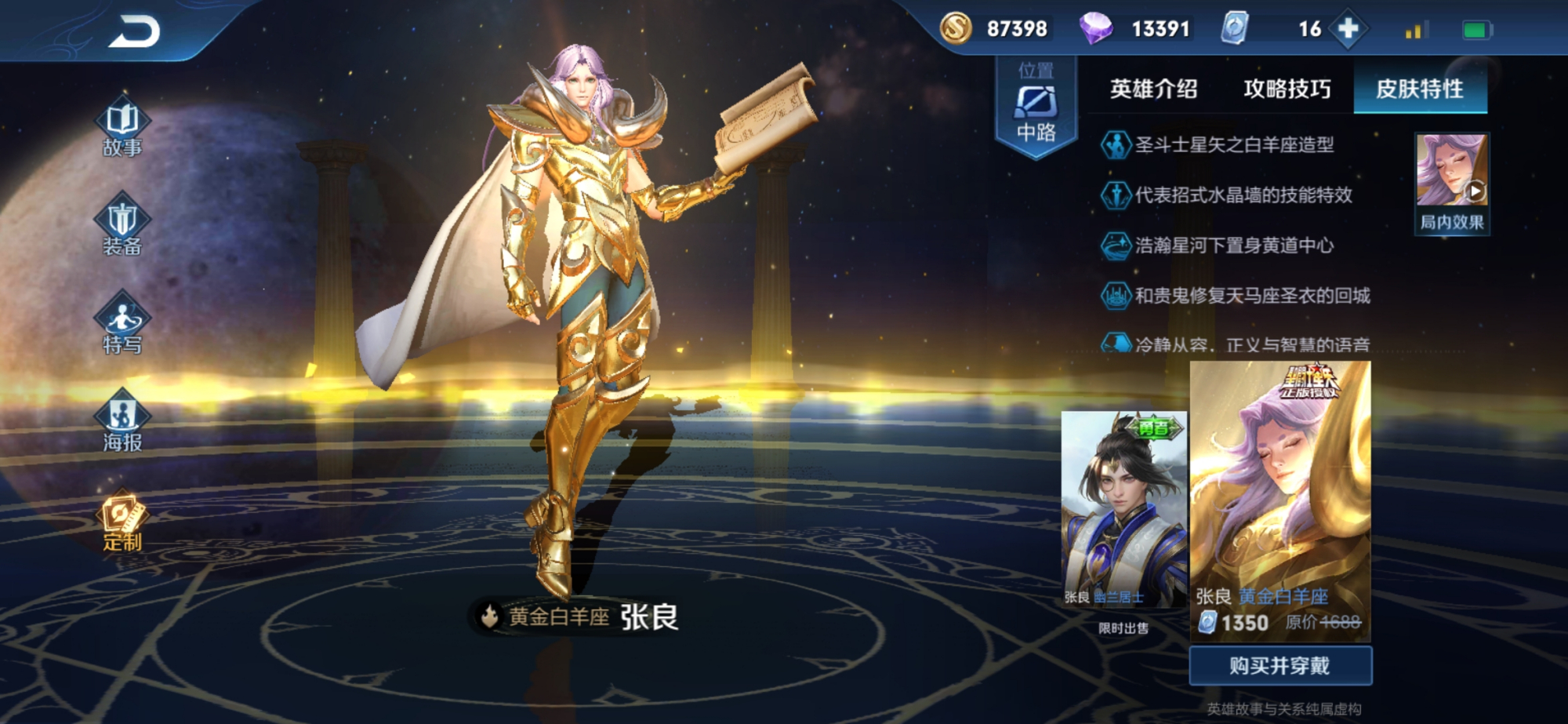Switch to the 英雄介绍 tab
Viewport: 1568px width, 724px height.
coord(1152,89)
